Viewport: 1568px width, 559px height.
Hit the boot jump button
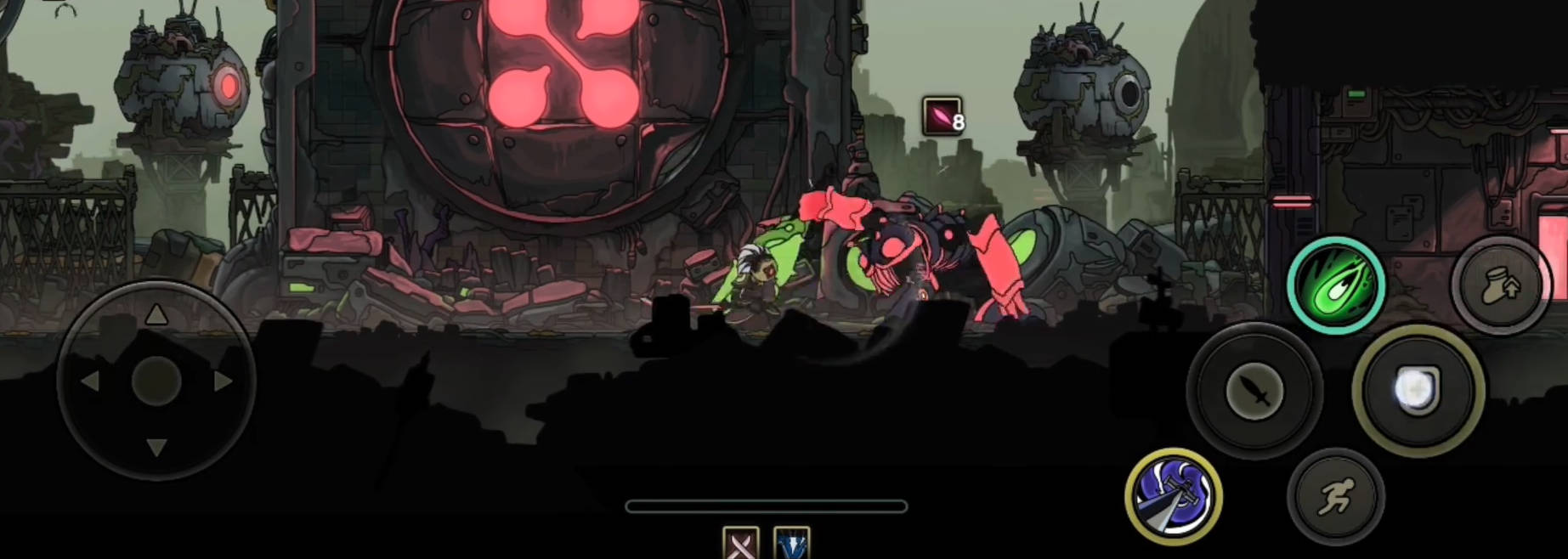coord(1500,286)
